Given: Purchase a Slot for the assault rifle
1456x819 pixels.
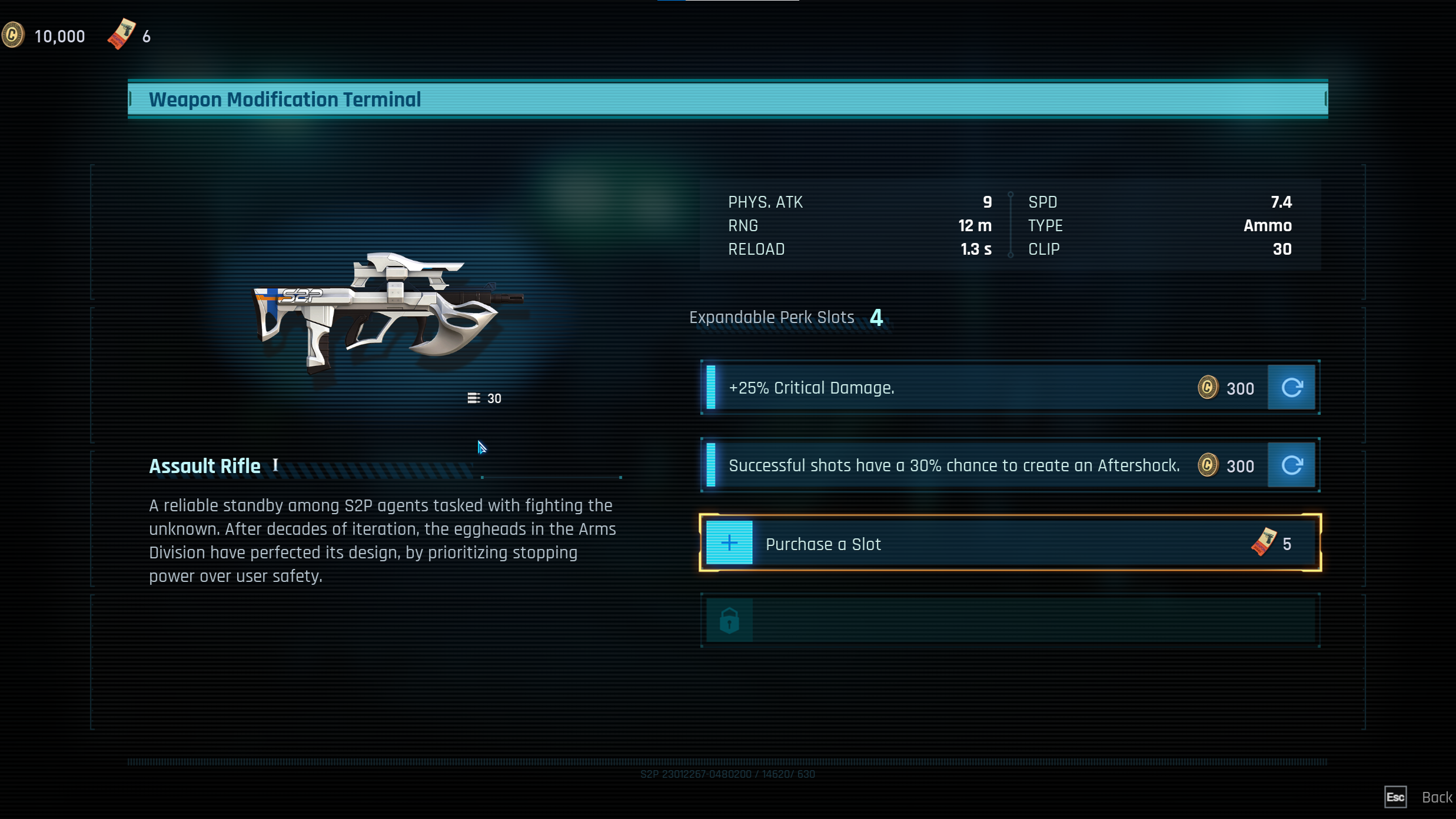Looking at the screenshot, I should coord(1009,543).
